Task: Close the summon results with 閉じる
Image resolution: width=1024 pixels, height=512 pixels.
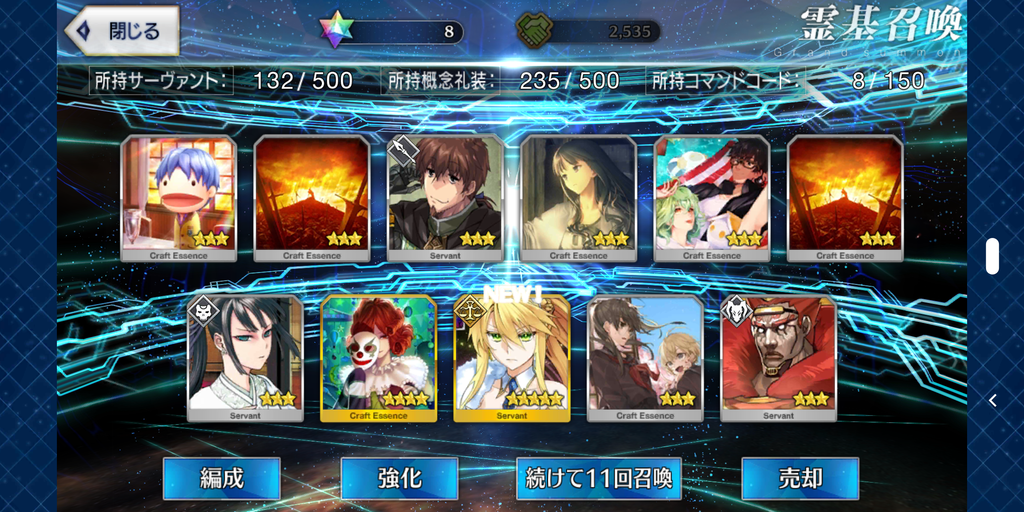Action: click(122, 31)
